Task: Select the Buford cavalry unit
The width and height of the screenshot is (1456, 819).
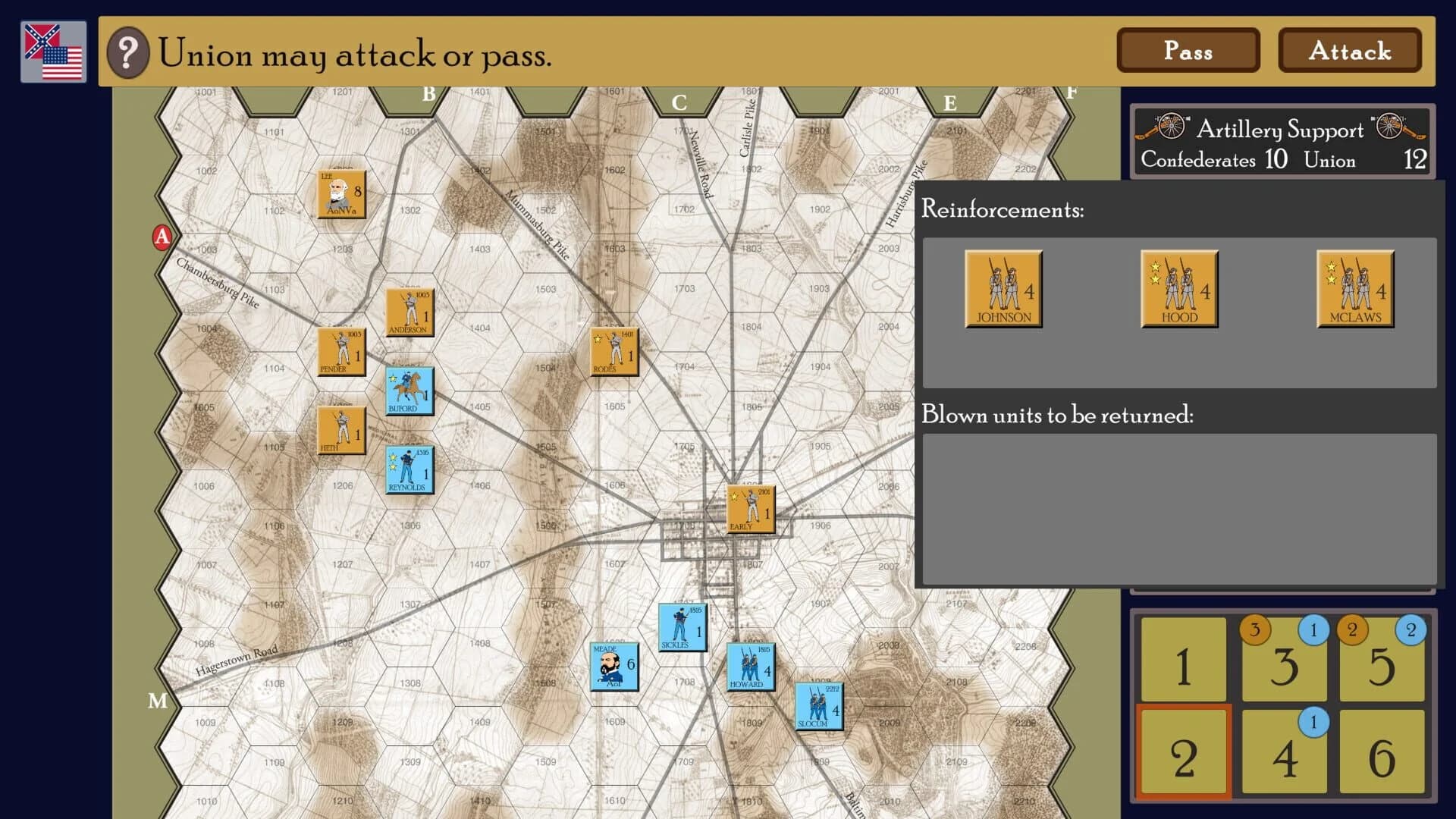Action: (x=409, y=390)
